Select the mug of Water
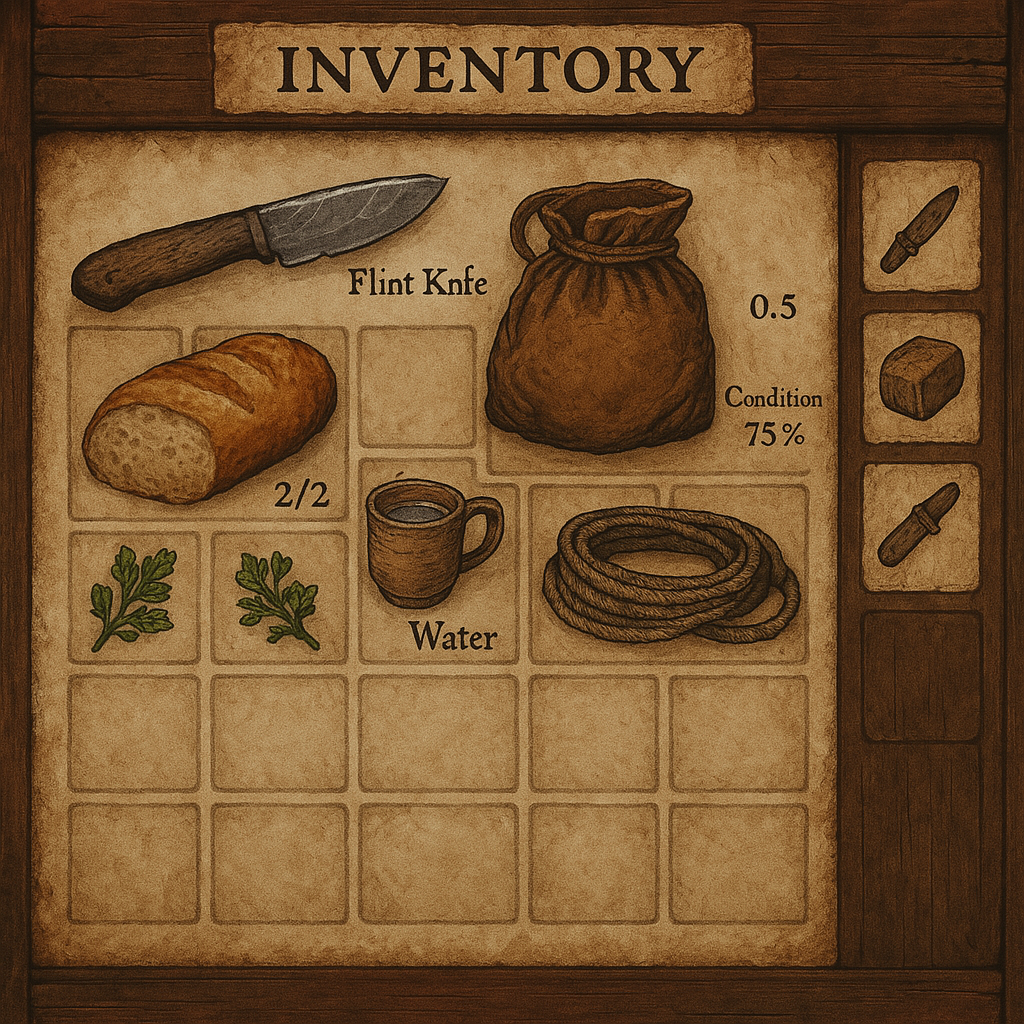This screenshot has height=1024, width=1024. pos(430,542)
